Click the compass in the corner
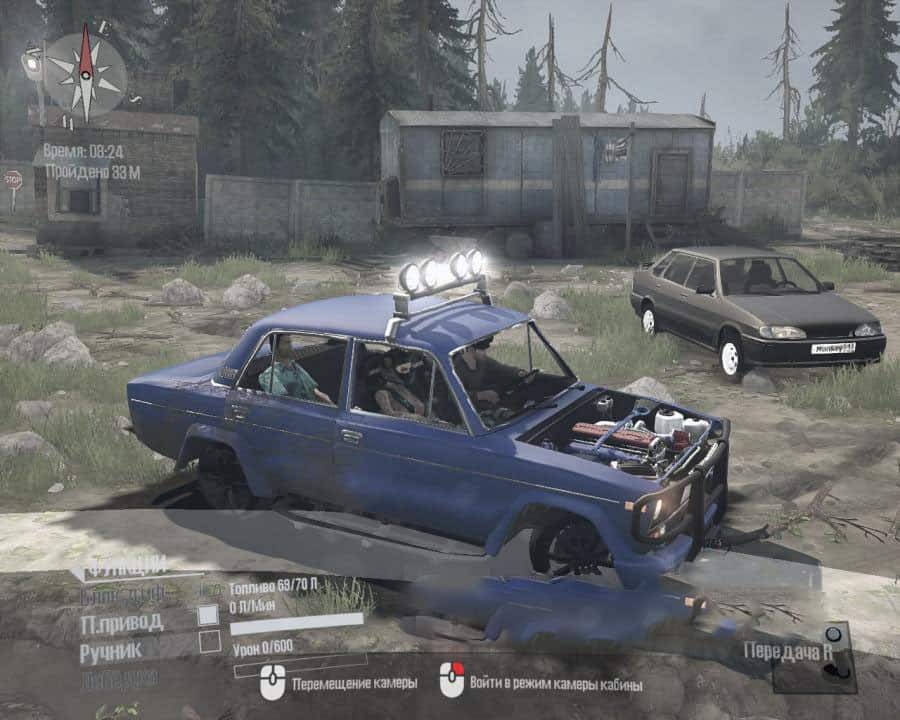Screen dimensions: 900x720 pyautogui.click(x=86, y=73)
